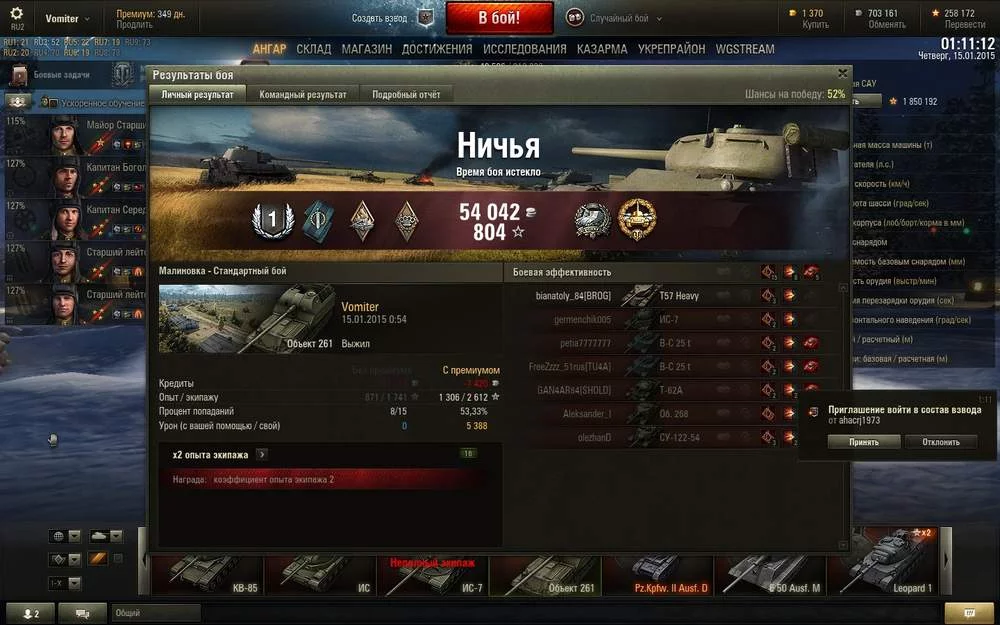Click the Общий chat input field
This screenshot has width=1000, height=625.
155,612
